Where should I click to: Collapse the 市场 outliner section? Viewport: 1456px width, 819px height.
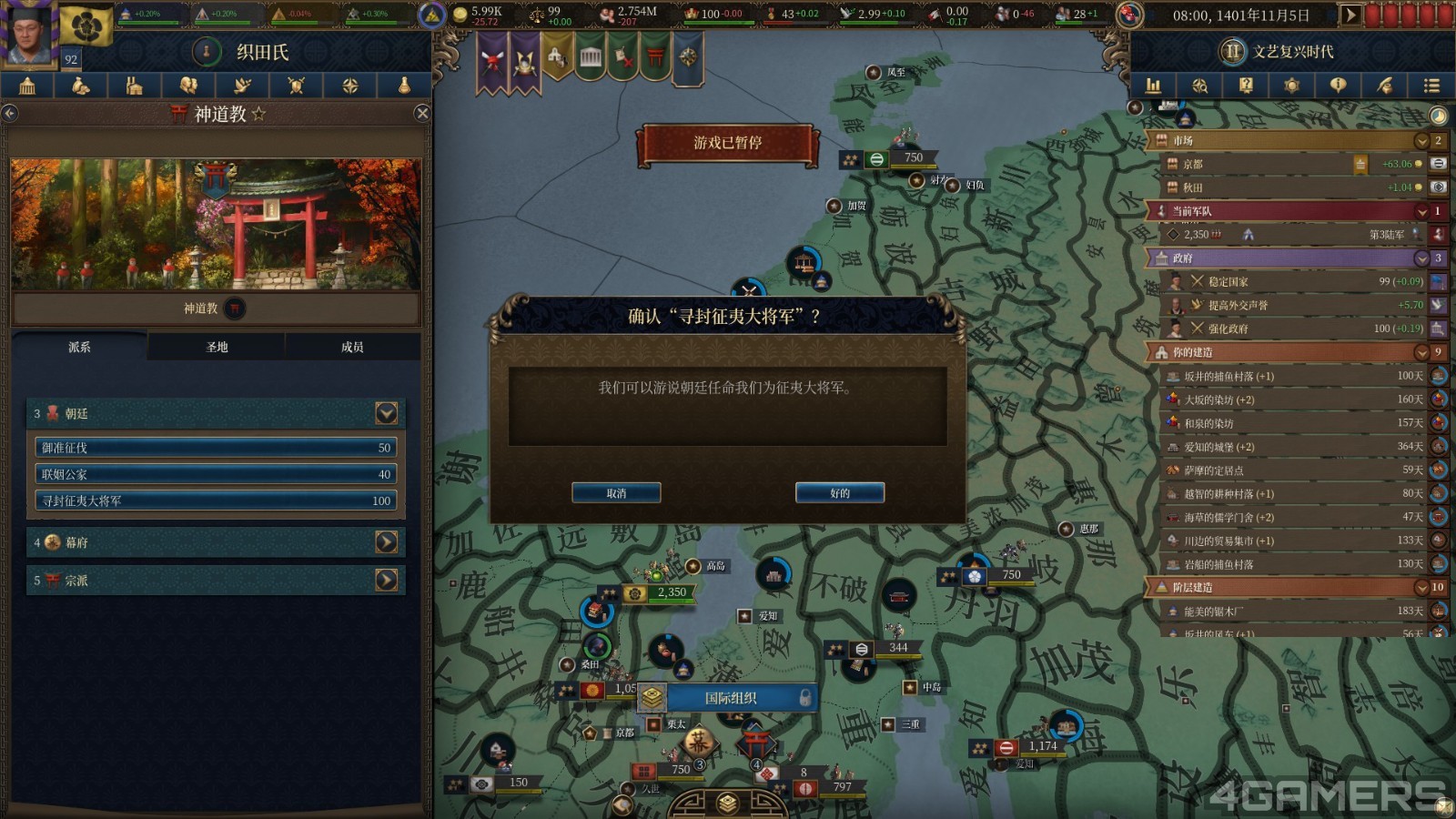click(1421, 141)
